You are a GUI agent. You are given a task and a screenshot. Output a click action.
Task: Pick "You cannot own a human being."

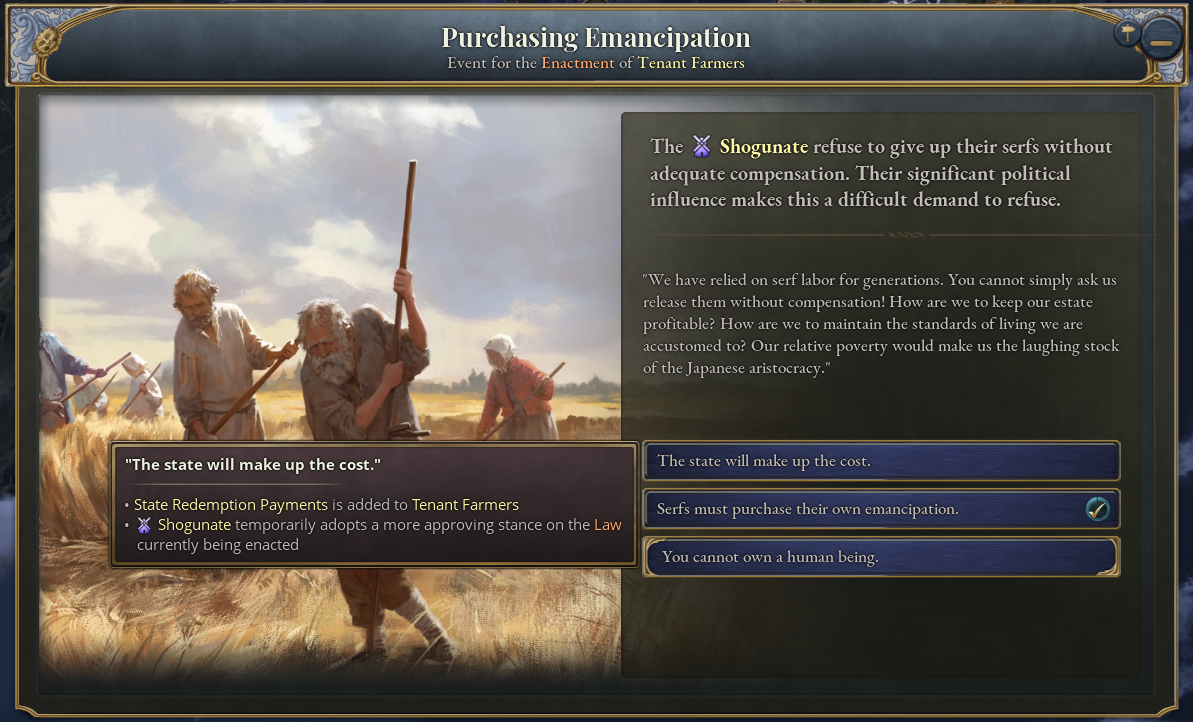click(880, 557)
